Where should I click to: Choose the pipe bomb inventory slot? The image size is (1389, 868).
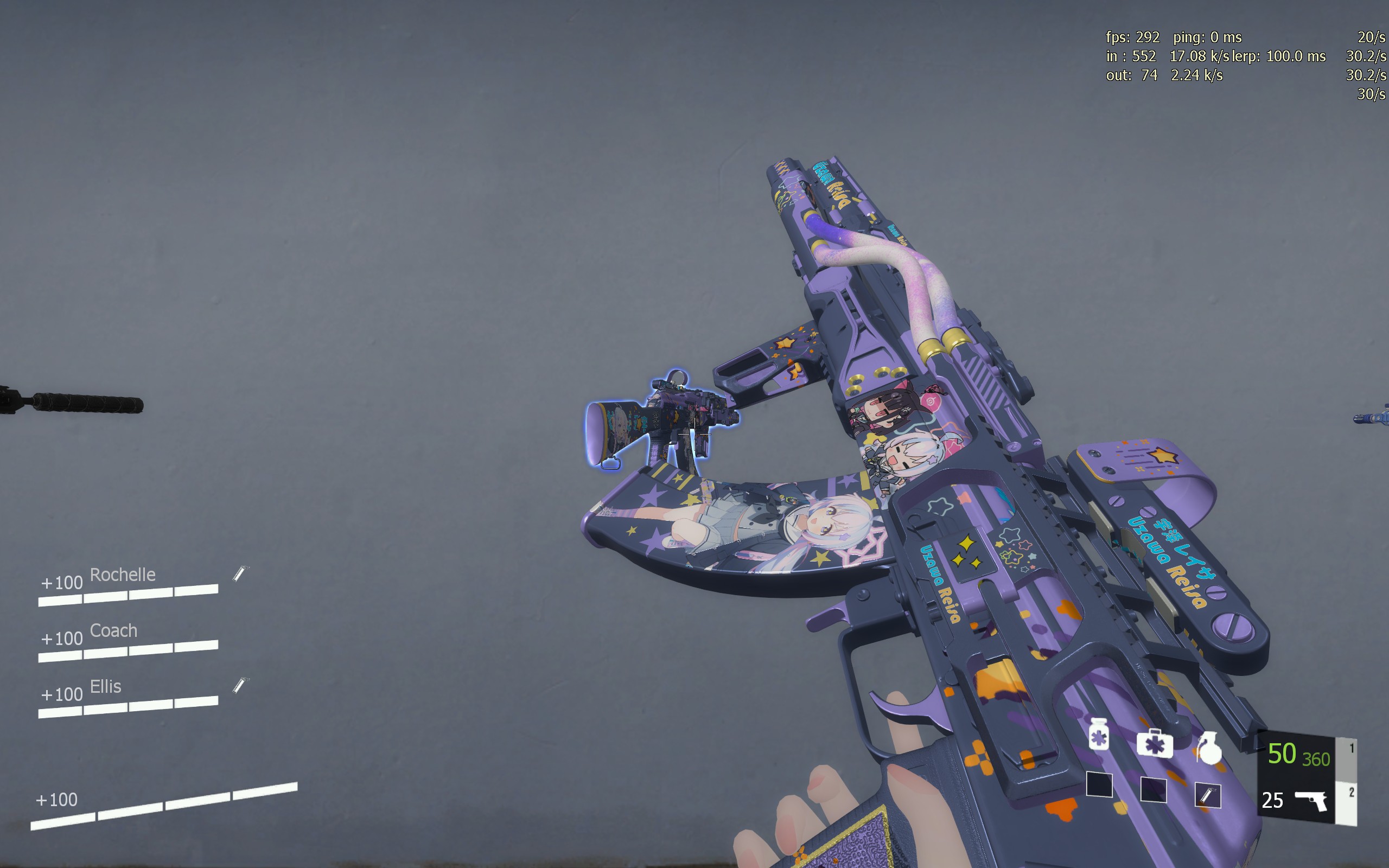(x=1208, y=796)
